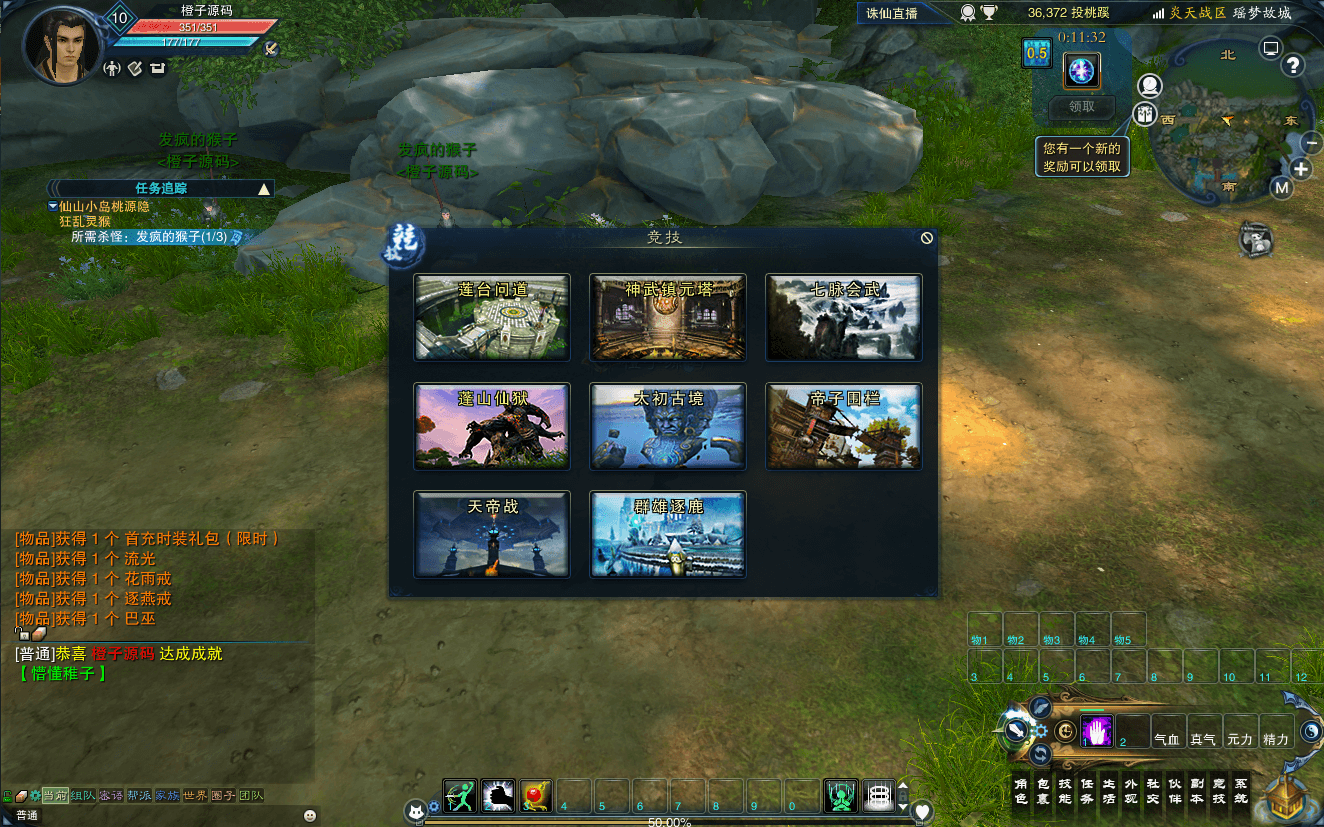1324x827 pixels.
Task: Collapse the 任务追踪 tracker with its arrow
Action: (x=264, y=187)
